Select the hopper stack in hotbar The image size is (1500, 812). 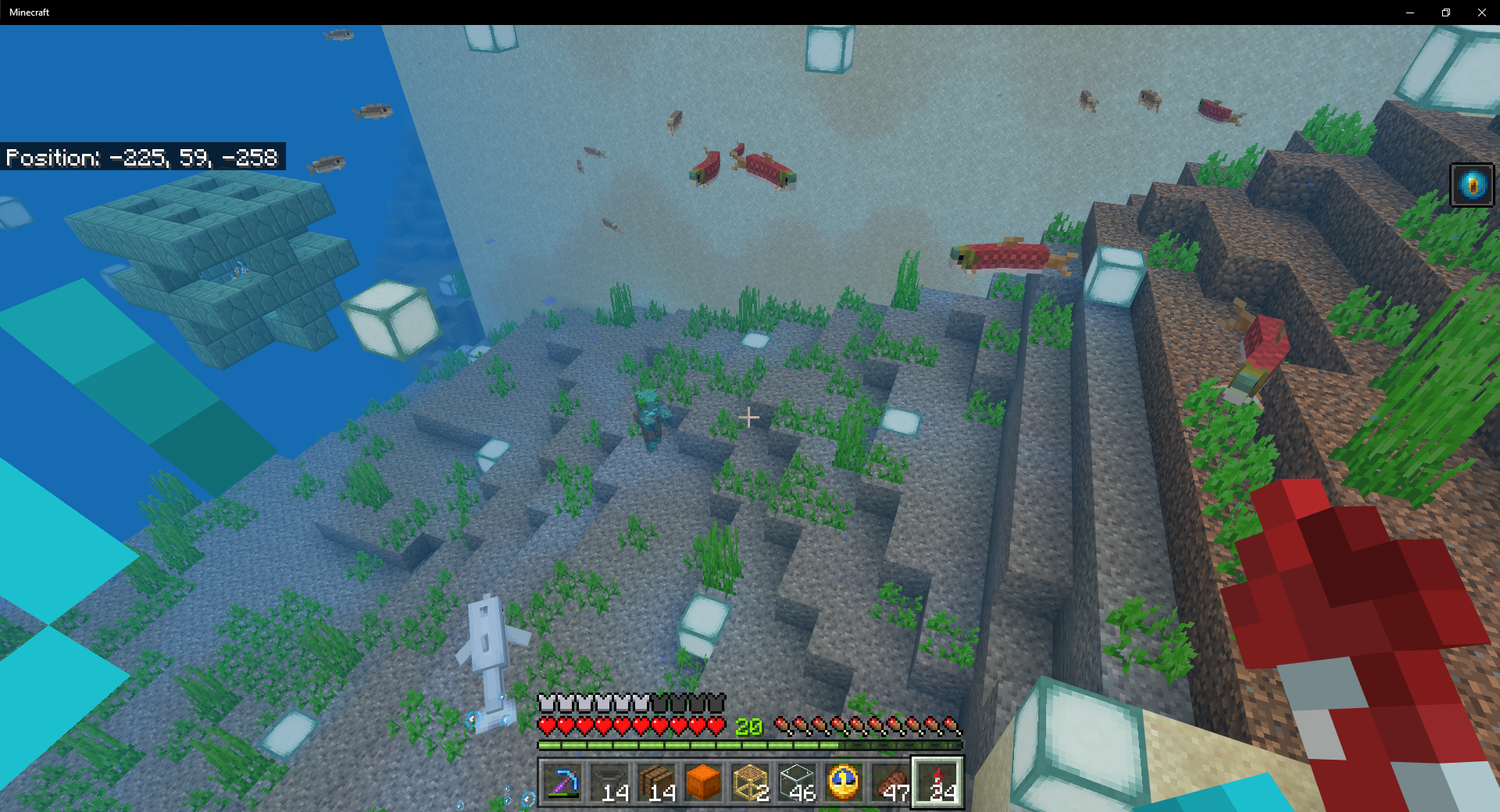(609, 782)
